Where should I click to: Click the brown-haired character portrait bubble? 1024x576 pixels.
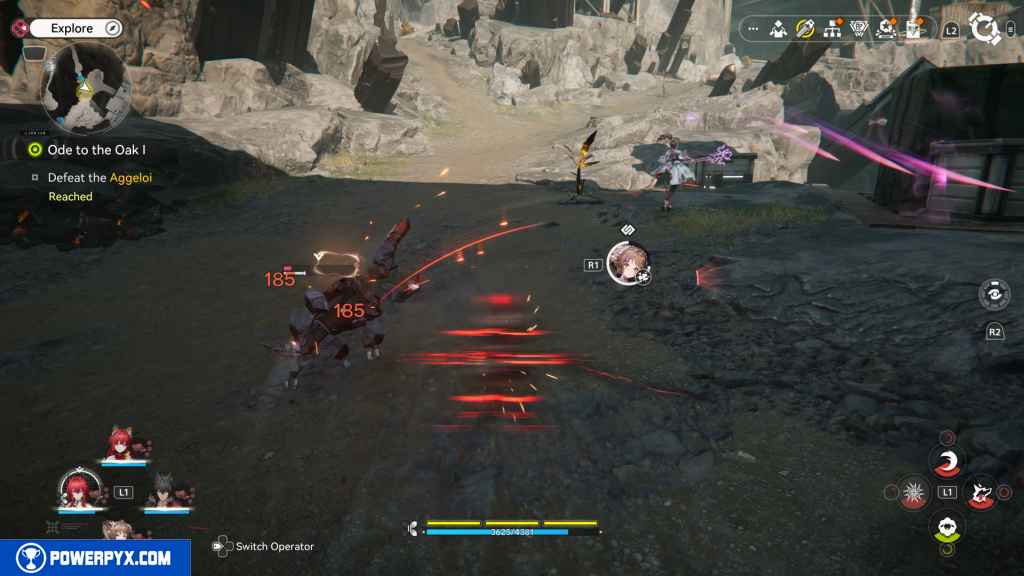(x=629, y=263)
